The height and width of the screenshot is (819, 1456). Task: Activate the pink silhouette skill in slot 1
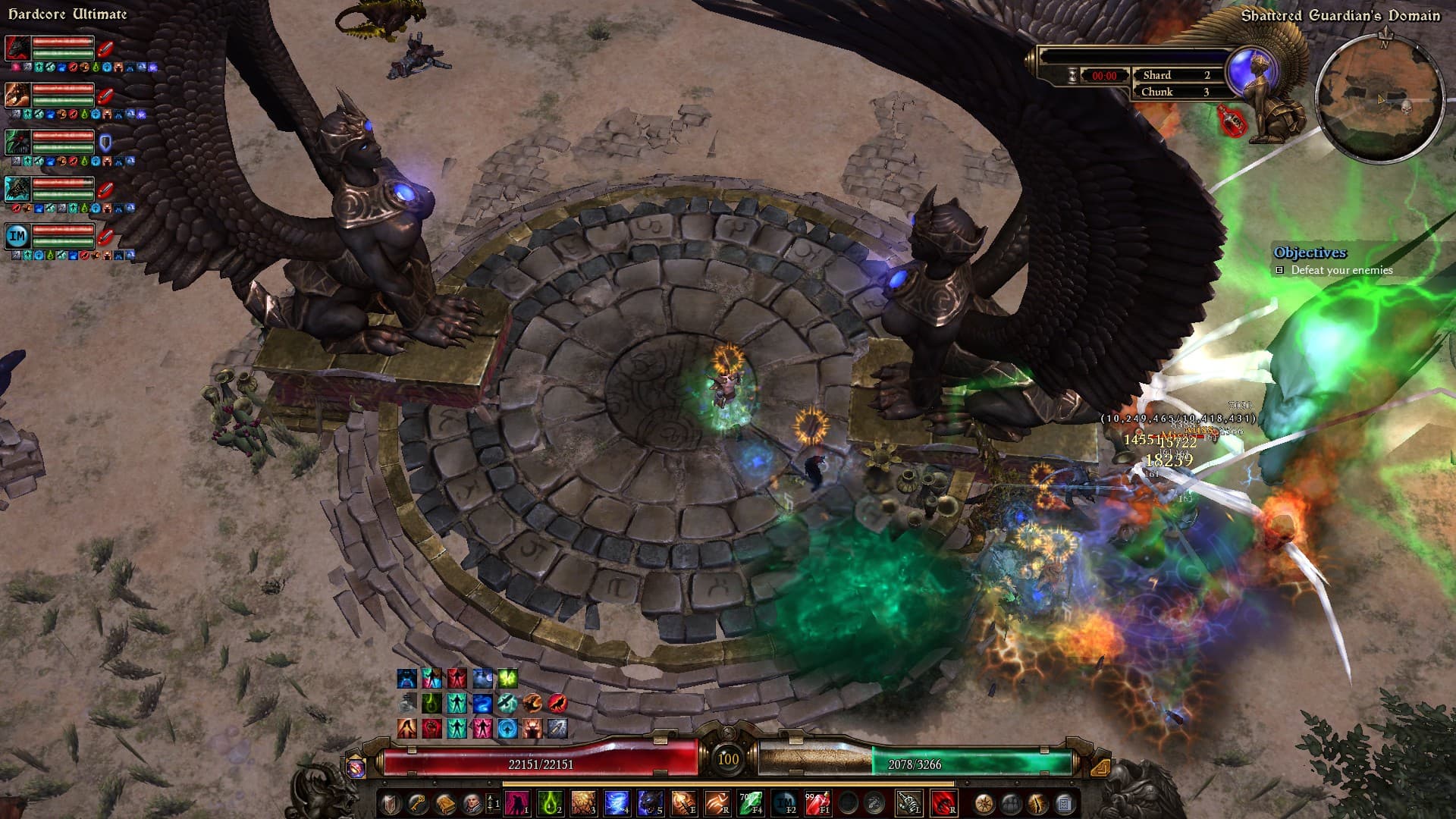point(517,802)
